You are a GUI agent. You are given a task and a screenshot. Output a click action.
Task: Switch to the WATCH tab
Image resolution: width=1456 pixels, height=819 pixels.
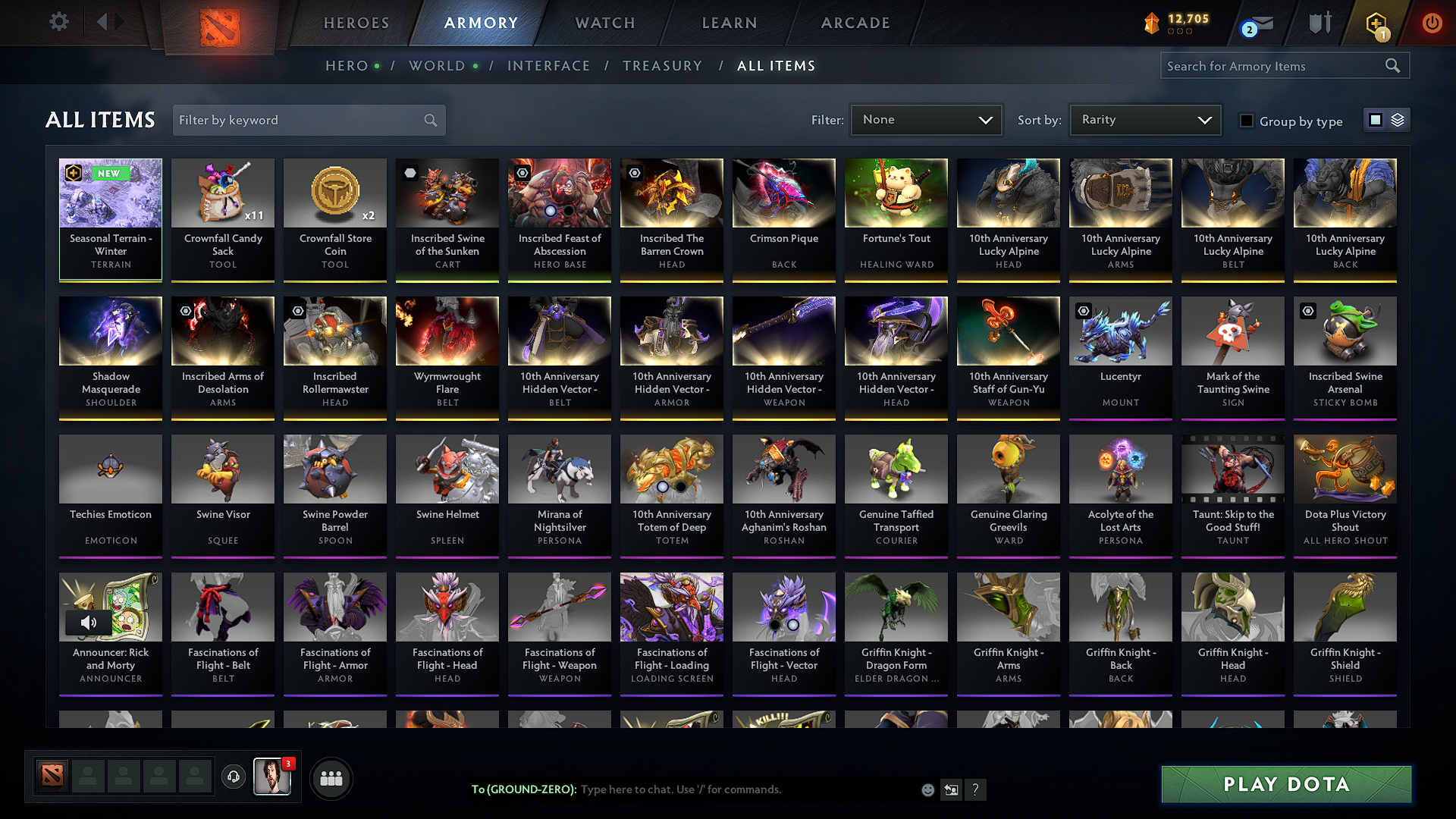tap(603, 23)
